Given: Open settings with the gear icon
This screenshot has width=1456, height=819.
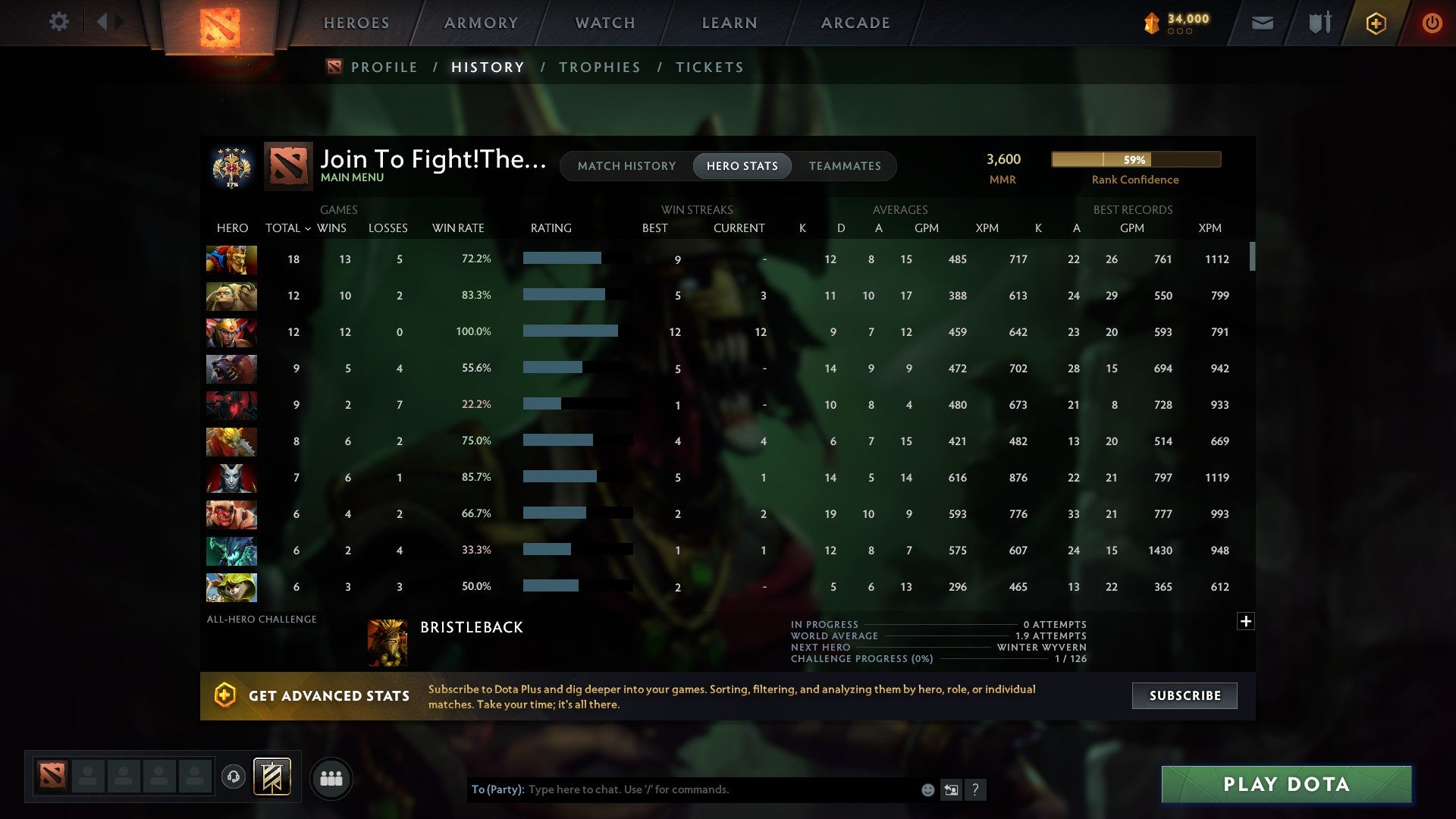Looking at the screenshot, I should point(59,23).
